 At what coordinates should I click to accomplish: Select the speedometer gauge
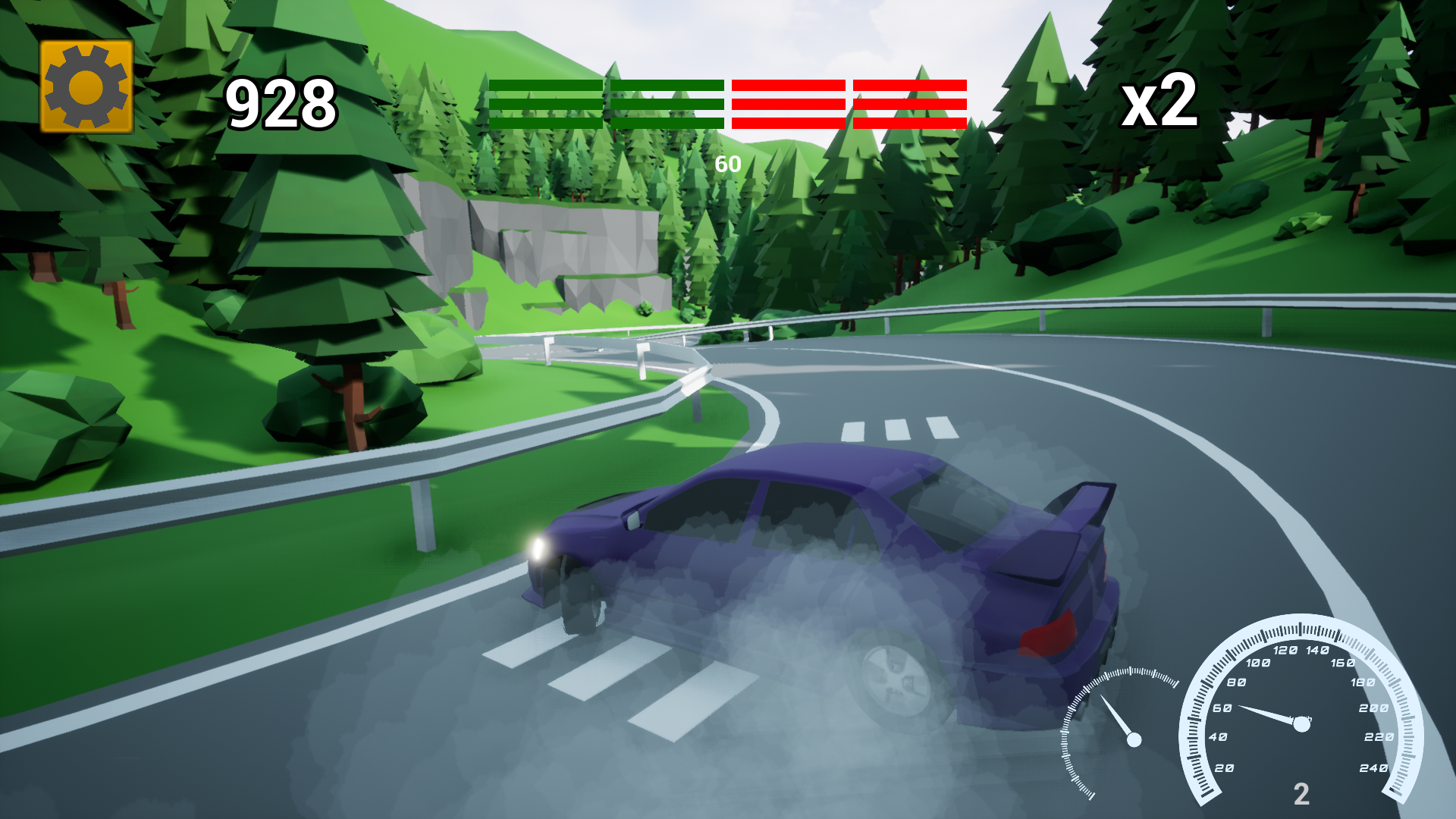[x=1301, y=720]
